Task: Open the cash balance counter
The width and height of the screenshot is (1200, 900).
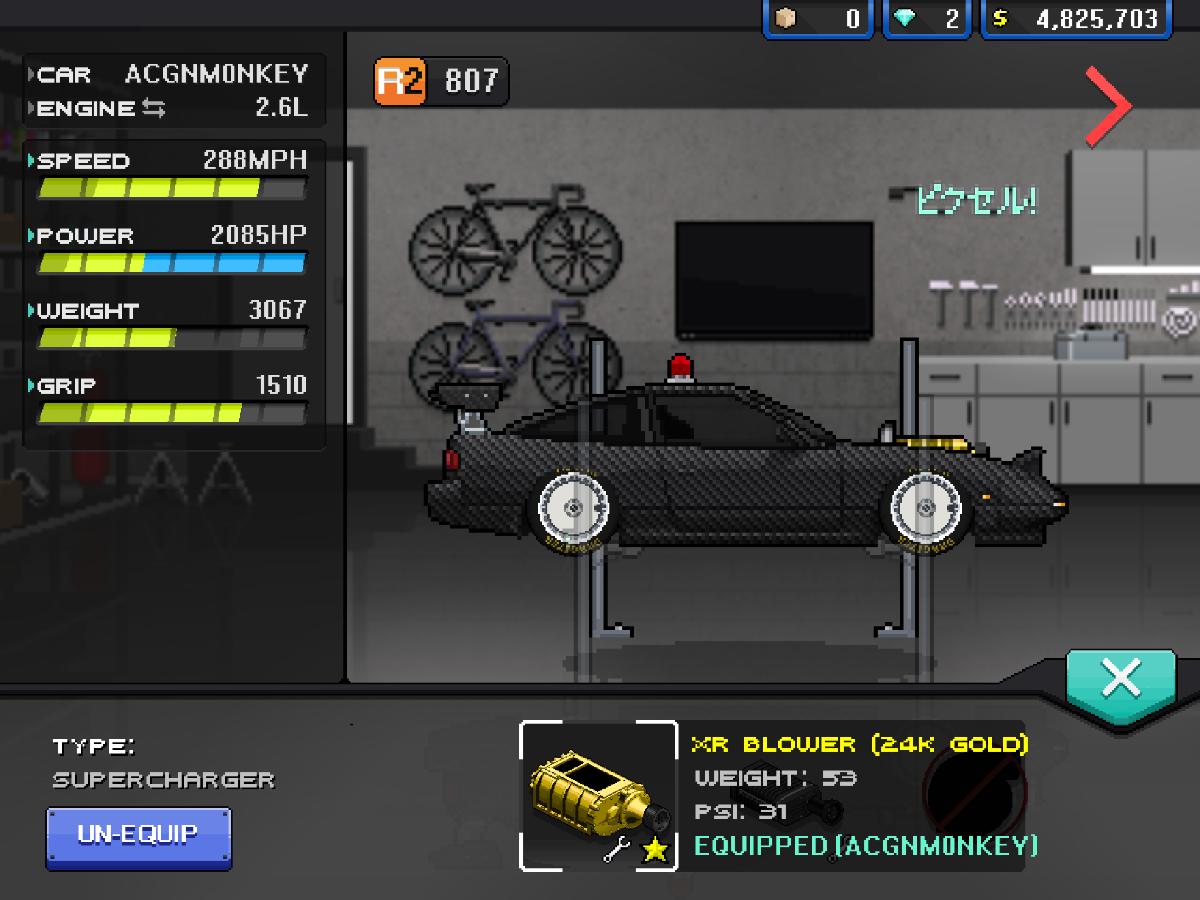Action: point(1076,19)
